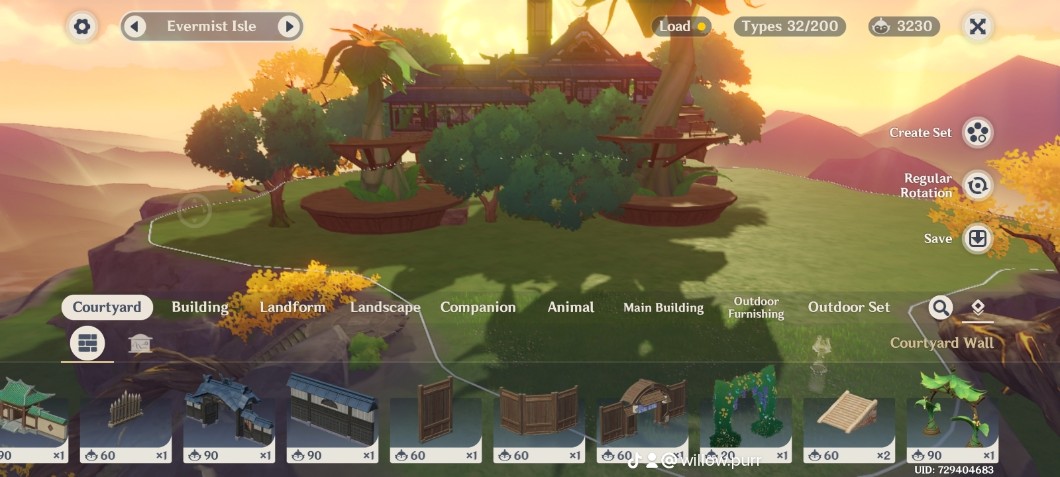Show the Companion category

pos(478,307)
